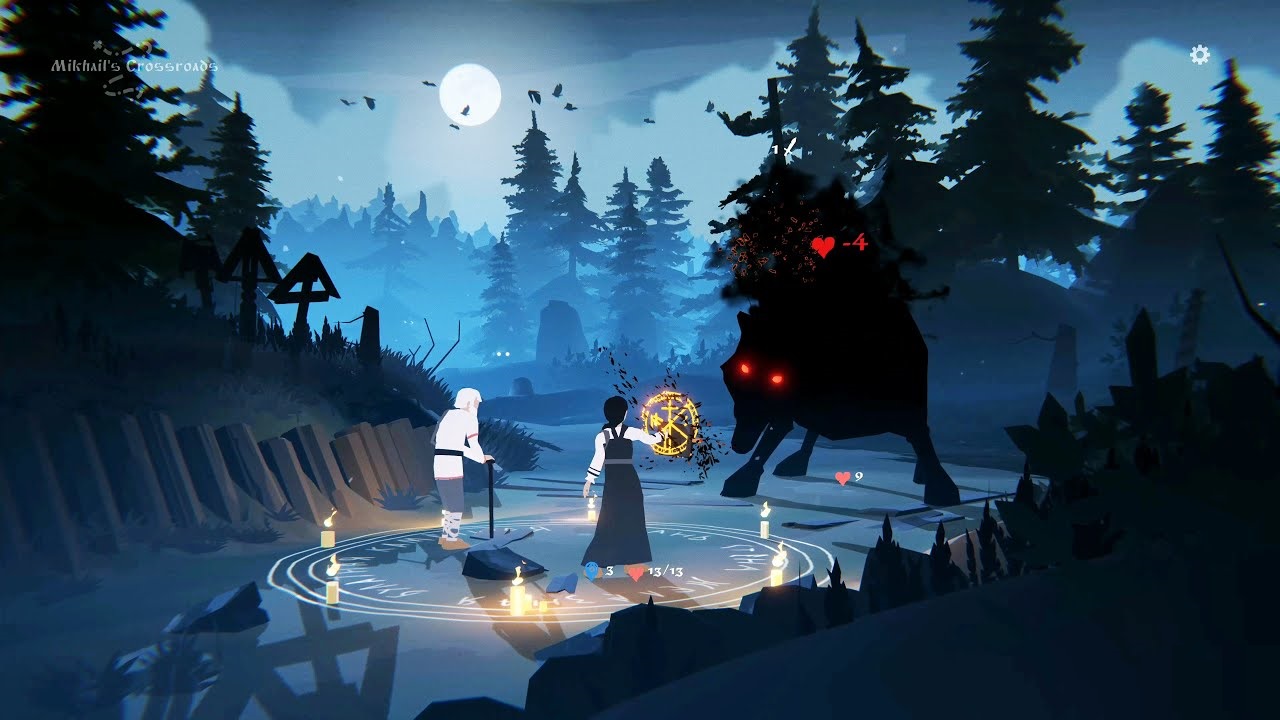
Task: Select the glowing rune sigil being cast
Action: pos(668,424)
